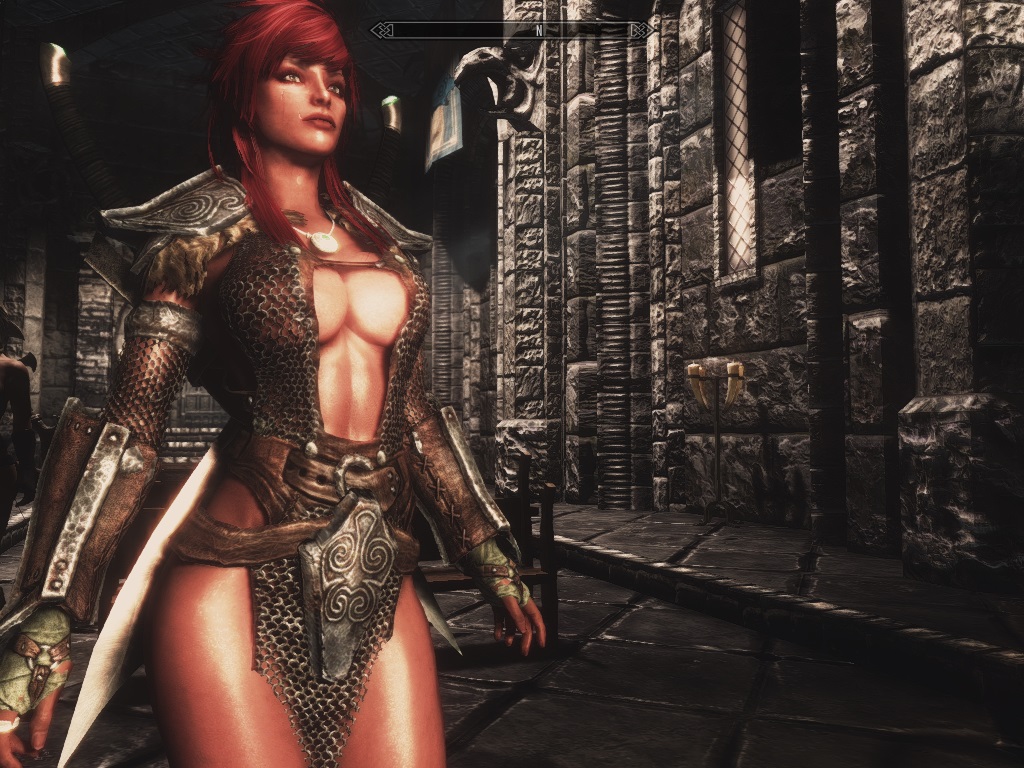Viewport: 1024px width, 768px height.
Task: Select the north marker on the compass
Action: point(539,30)
